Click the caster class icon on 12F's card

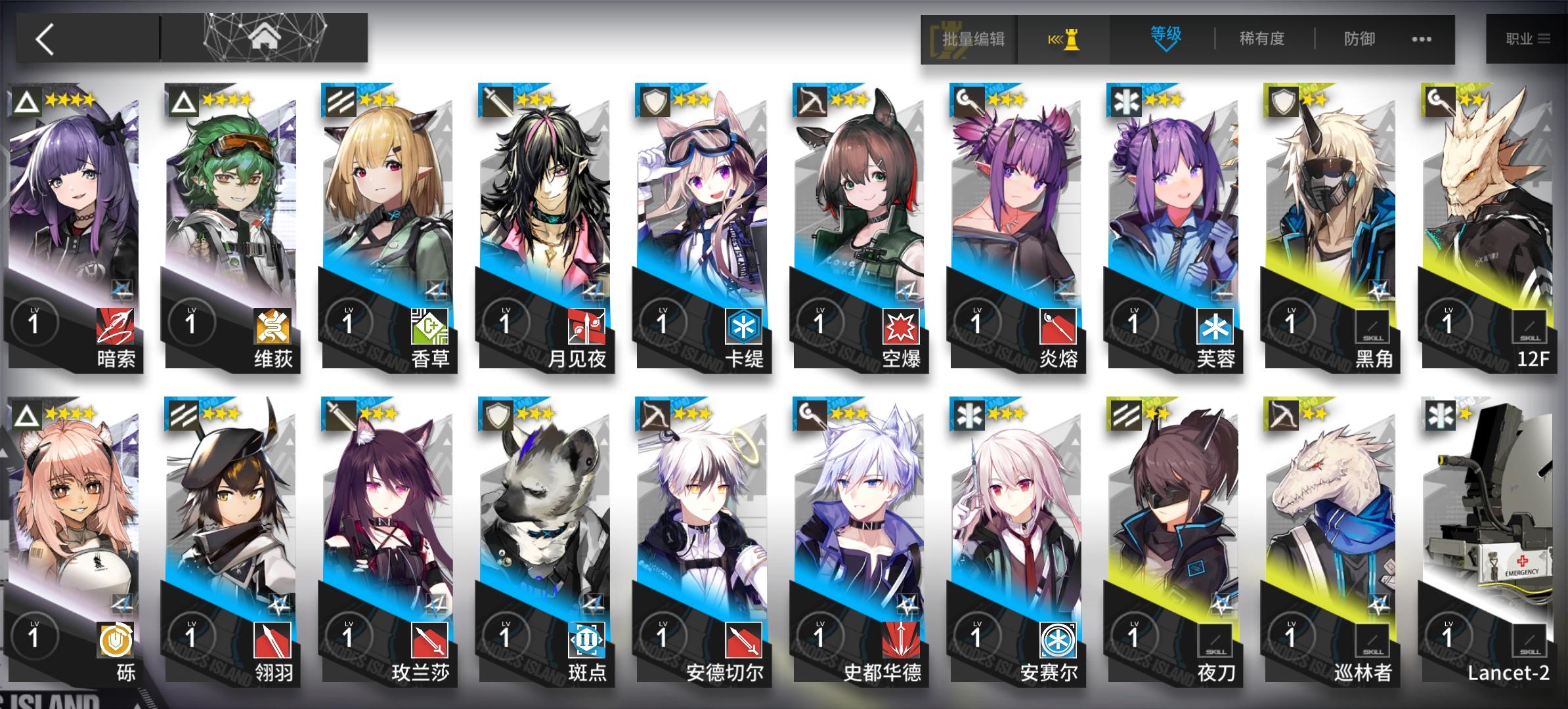pos(1439,102)
